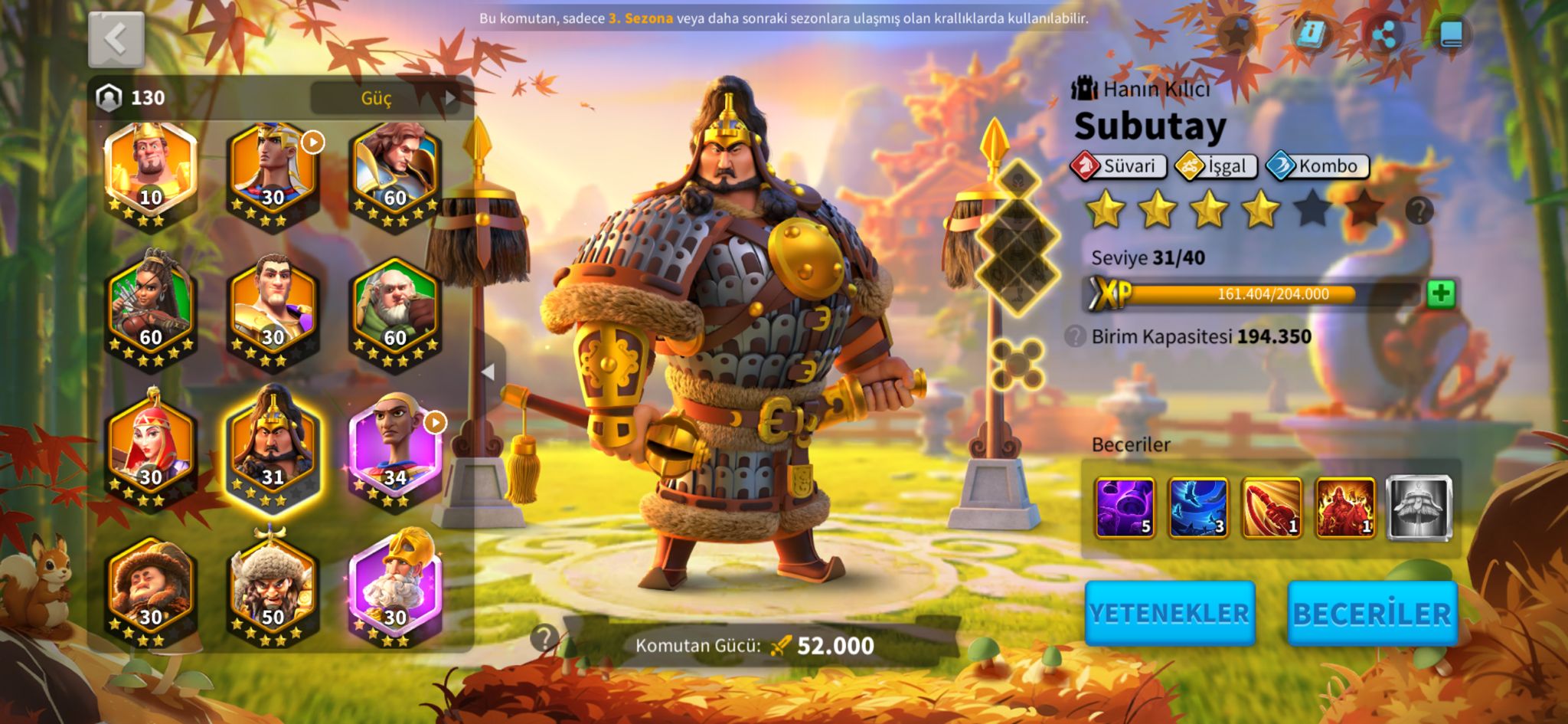Screen dimensions: 1568x724
Task: Open the help icon beside Birim Kapasitesi
Action: point(1075,336)
